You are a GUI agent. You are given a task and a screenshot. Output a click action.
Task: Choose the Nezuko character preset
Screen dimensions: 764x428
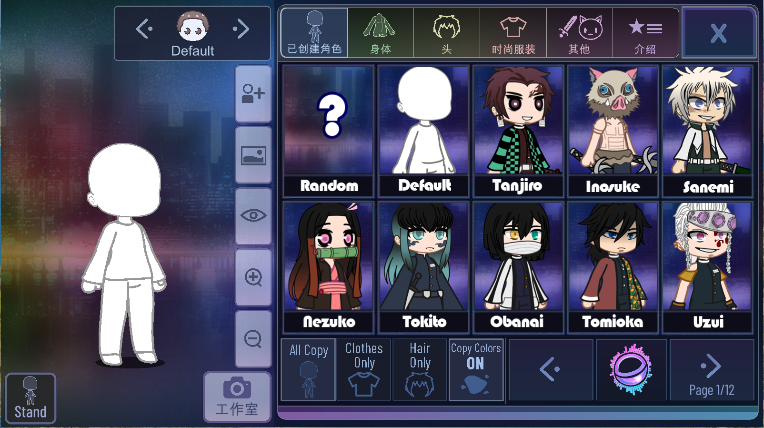tap(329, 267)
